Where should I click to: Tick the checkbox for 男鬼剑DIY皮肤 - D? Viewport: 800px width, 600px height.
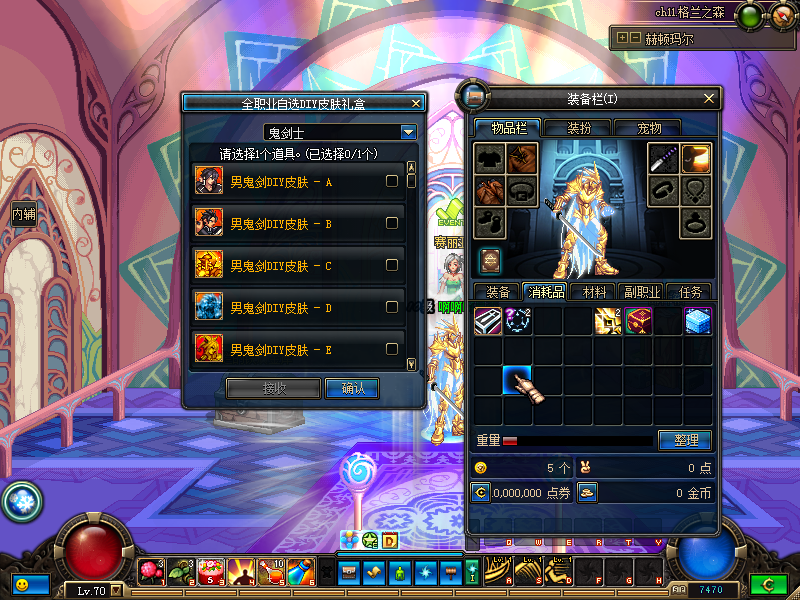point(392,307)
